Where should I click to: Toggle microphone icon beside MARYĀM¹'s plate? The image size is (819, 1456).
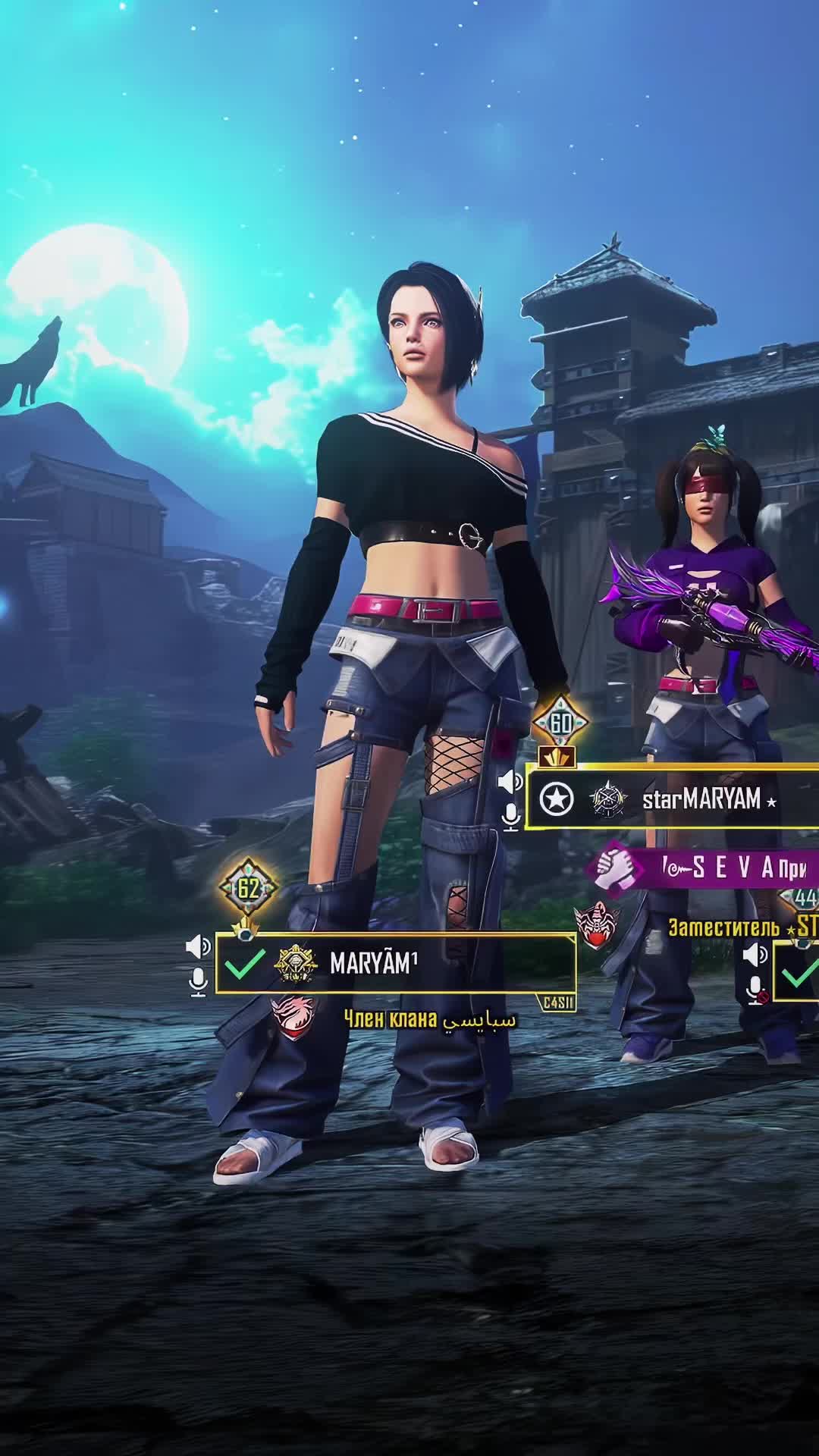click(x=198, y=981)
